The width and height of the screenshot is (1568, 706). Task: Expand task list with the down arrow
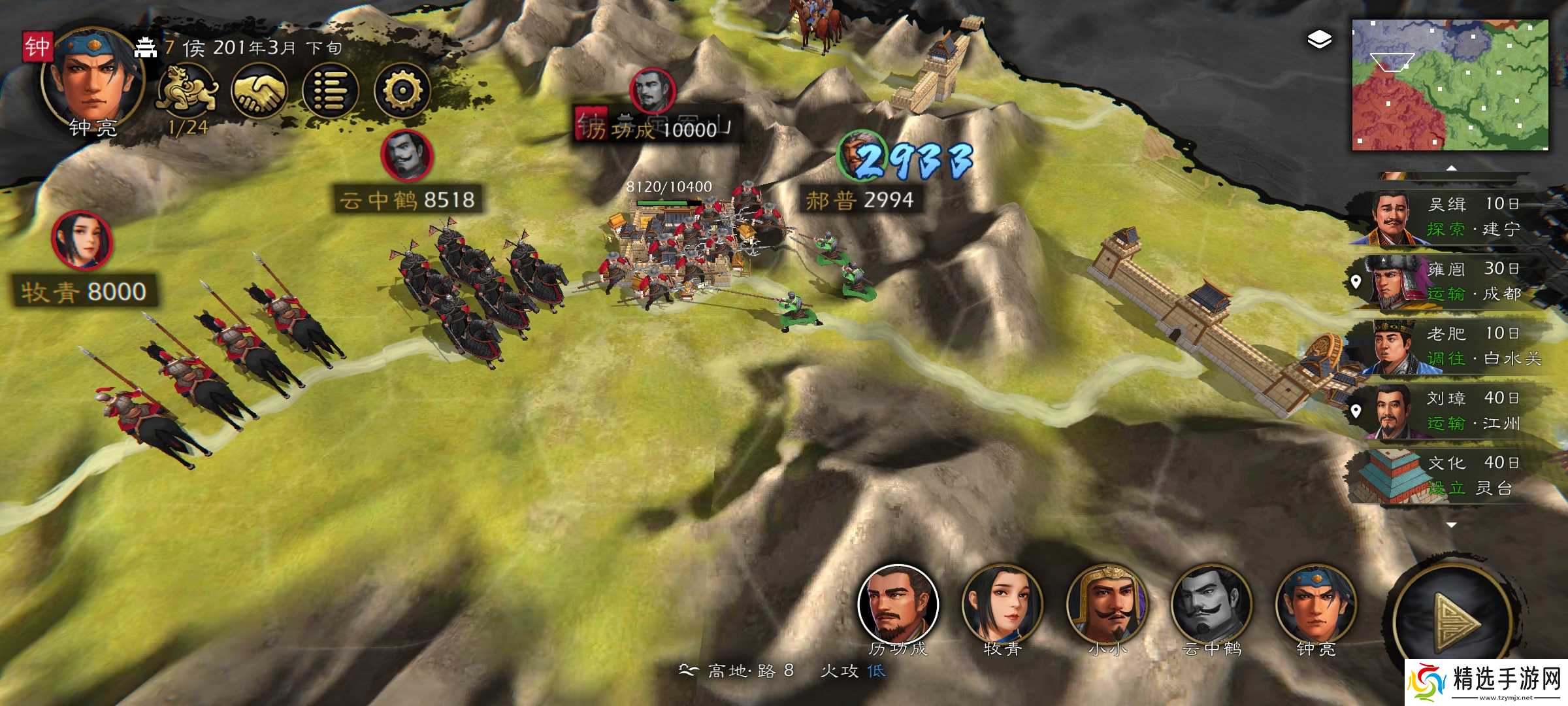pyautogui.click(x=1452, y=525)
